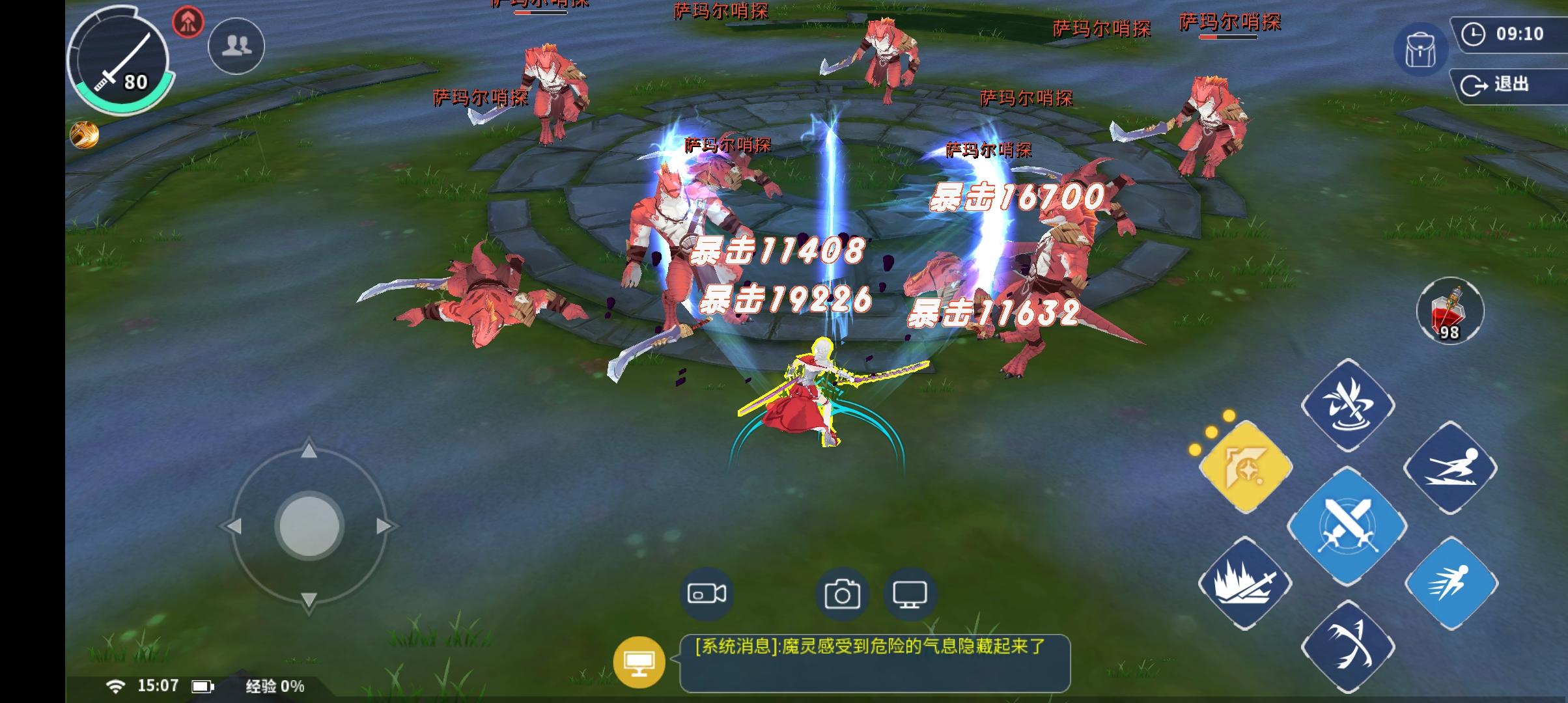Tap the level 80 sword emblem
The height and width of the screenshot is (703, 1568).
[119, 62]
